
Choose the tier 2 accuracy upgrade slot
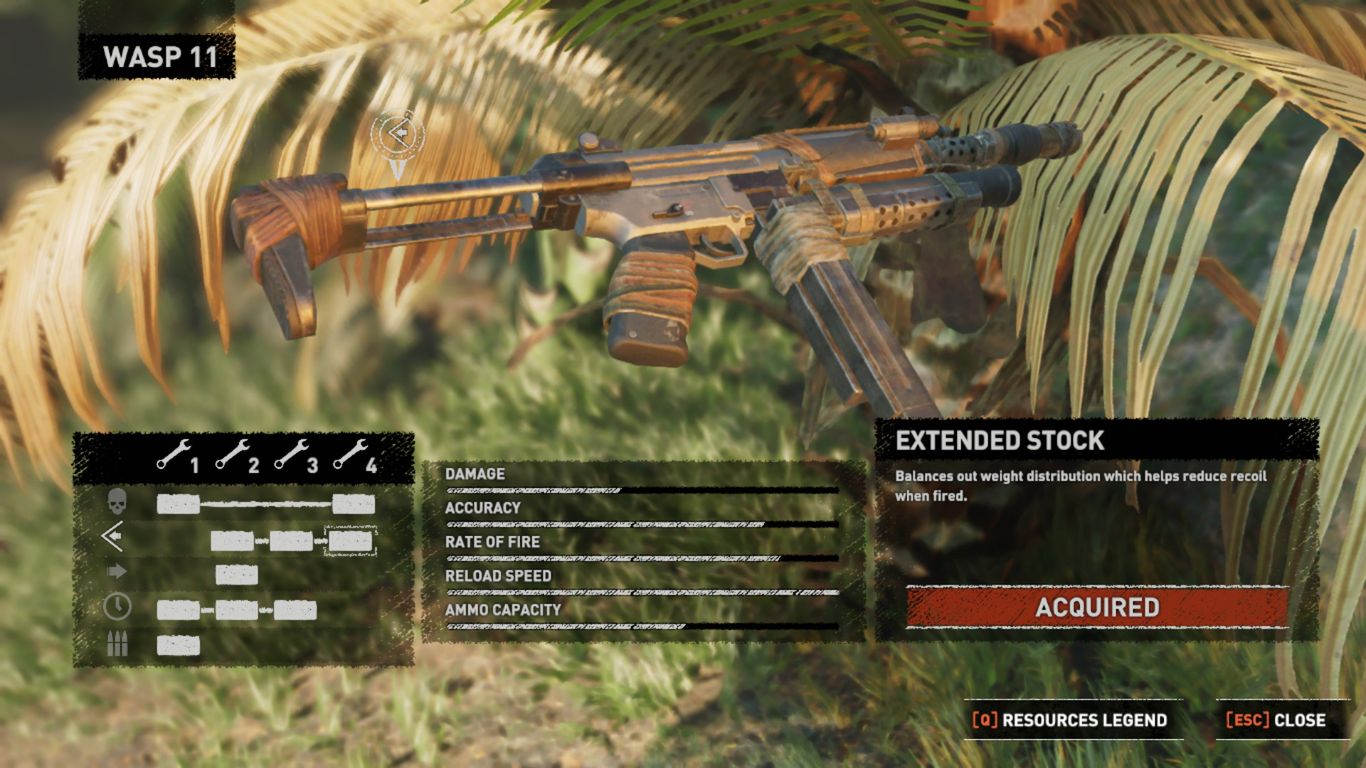point(232,541)
